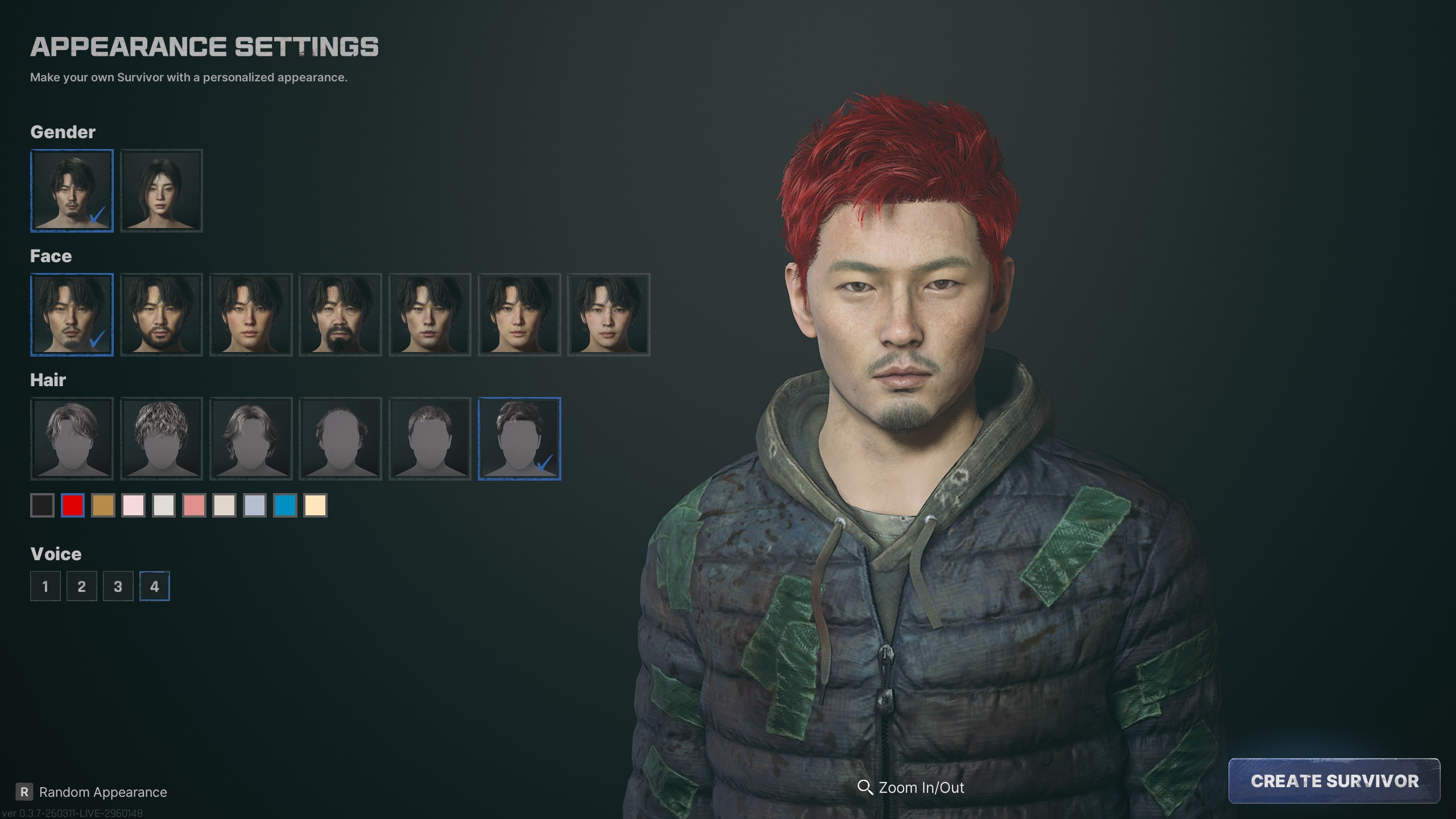Pick the full-bearded face option

(162, 315)
